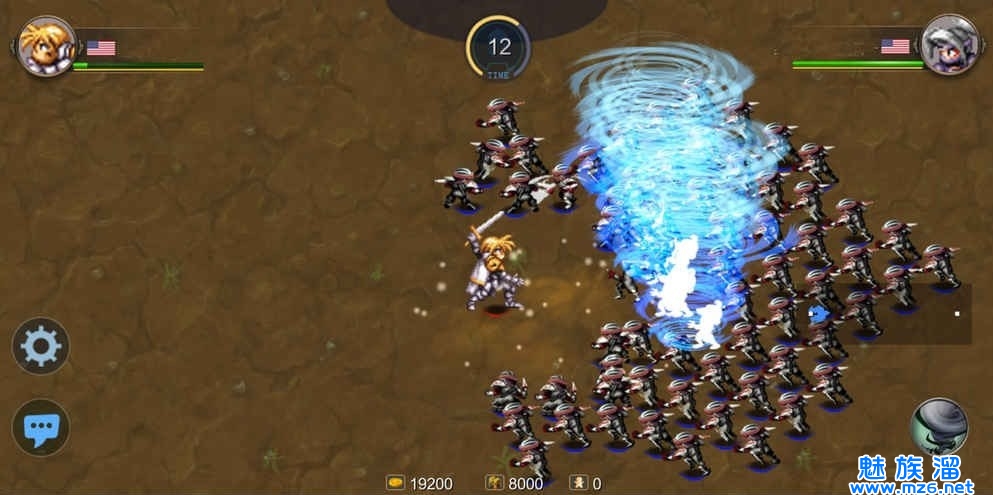Activate the tornado skill icon
The height and width of the screenshot is (495, 993).
pos(939,425)
